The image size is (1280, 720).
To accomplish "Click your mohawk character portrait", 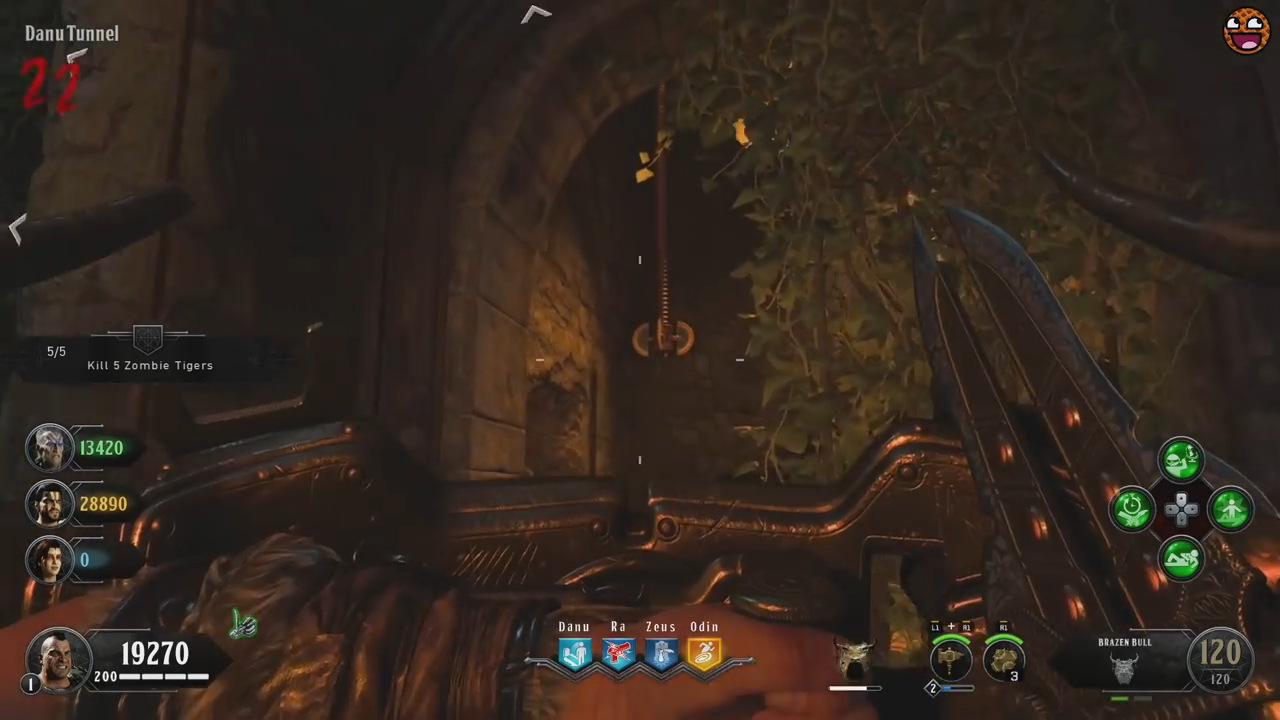I will pyautogui.click(x=59, y=658).
